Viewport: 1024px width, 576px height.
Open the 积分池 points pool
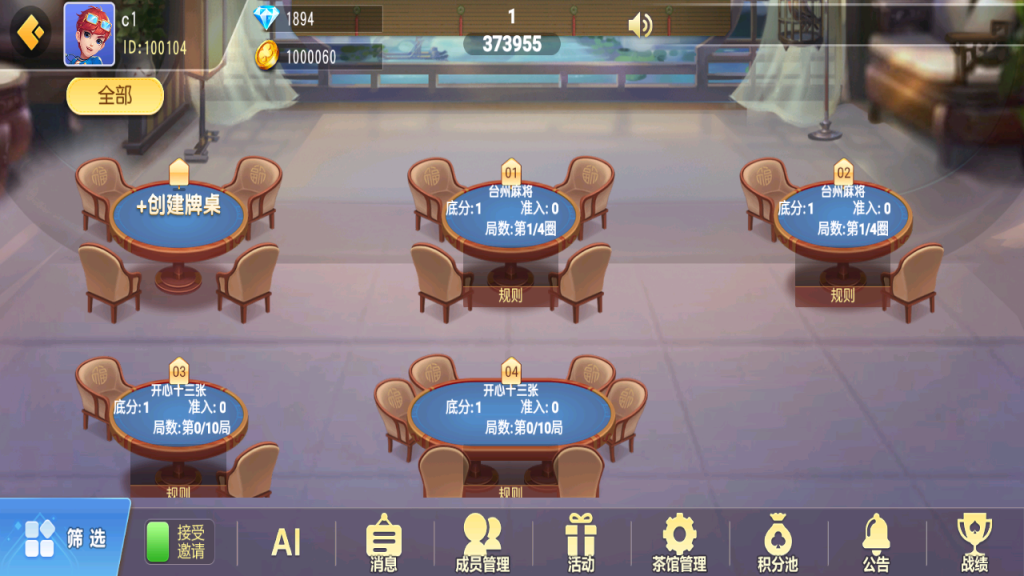(x=777, y=543)
